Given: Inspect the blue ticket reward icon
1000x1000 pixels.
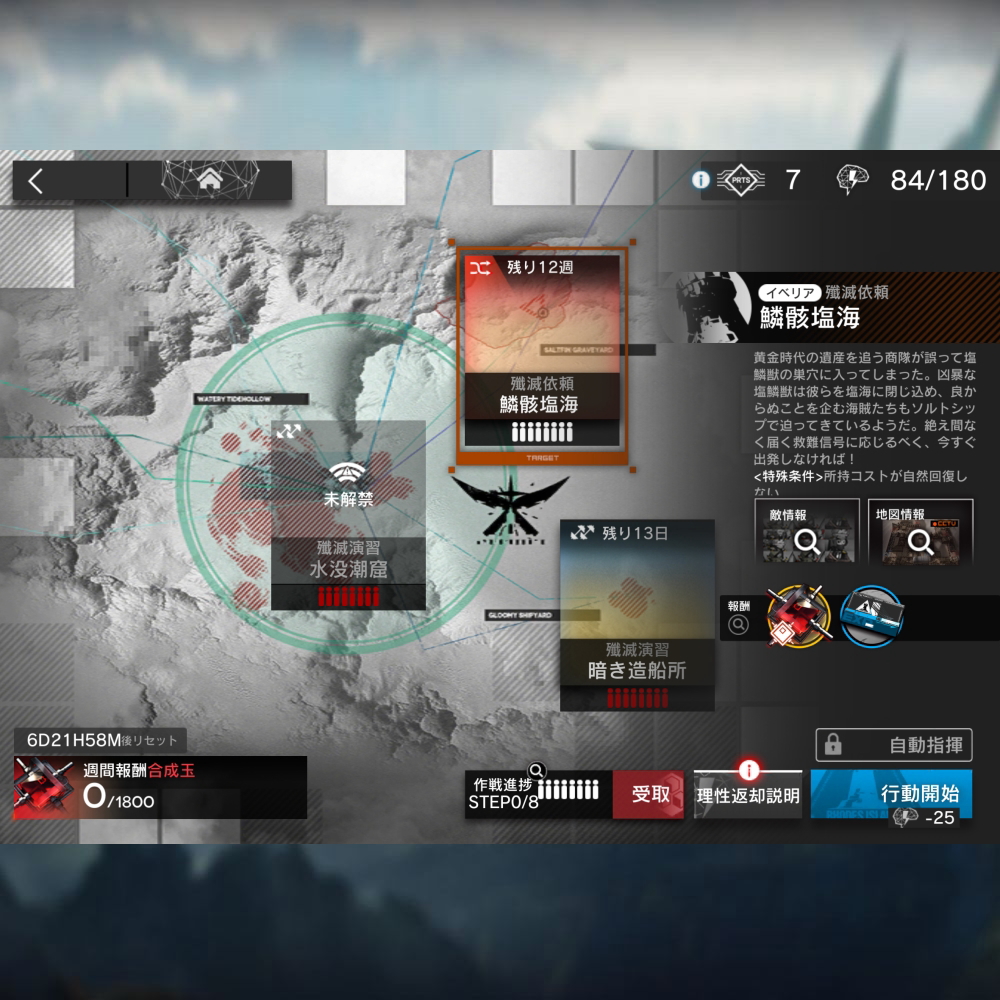Looking at the screenshot, I should pyautogui.click(x=871, y=616).
